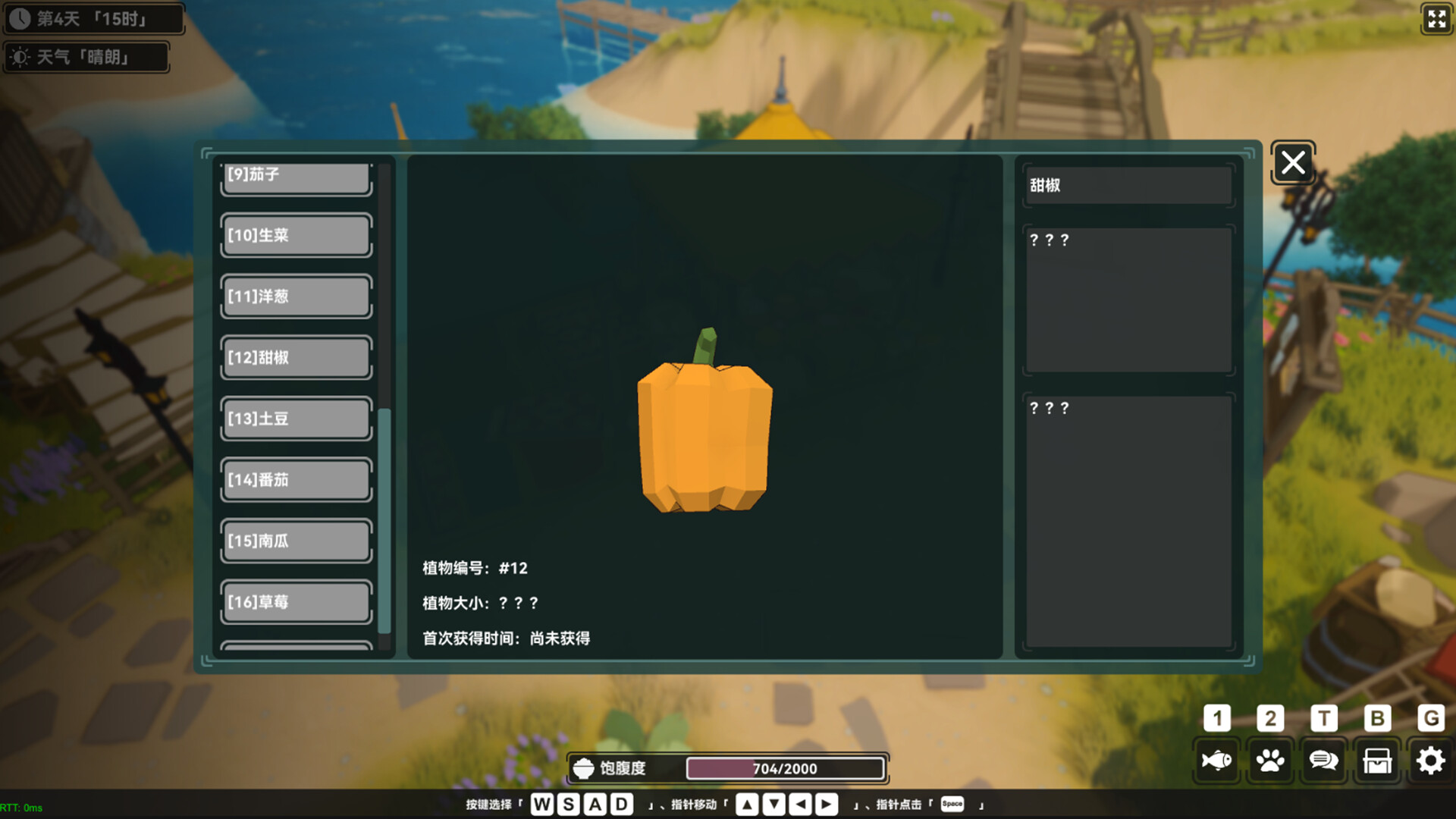This screenshot has width=1456, height=819.
Task: Switch to the [15]南瓜 entry
Action: coord(295,541)
